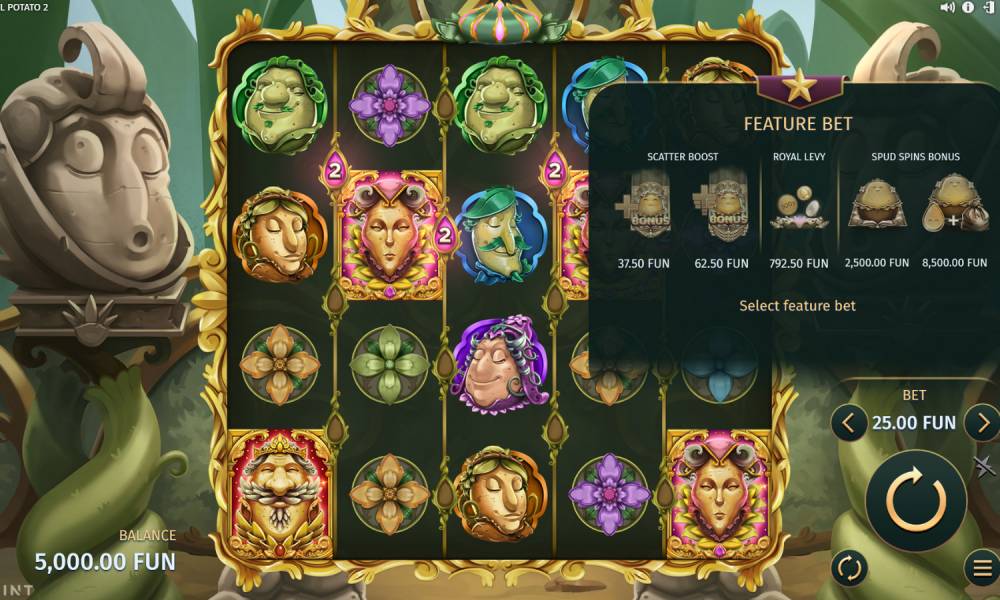Image resolution: width=1000 pixels, height=600 pixels.
Task: Exit the game using the door icon
Action: point(988,8)
